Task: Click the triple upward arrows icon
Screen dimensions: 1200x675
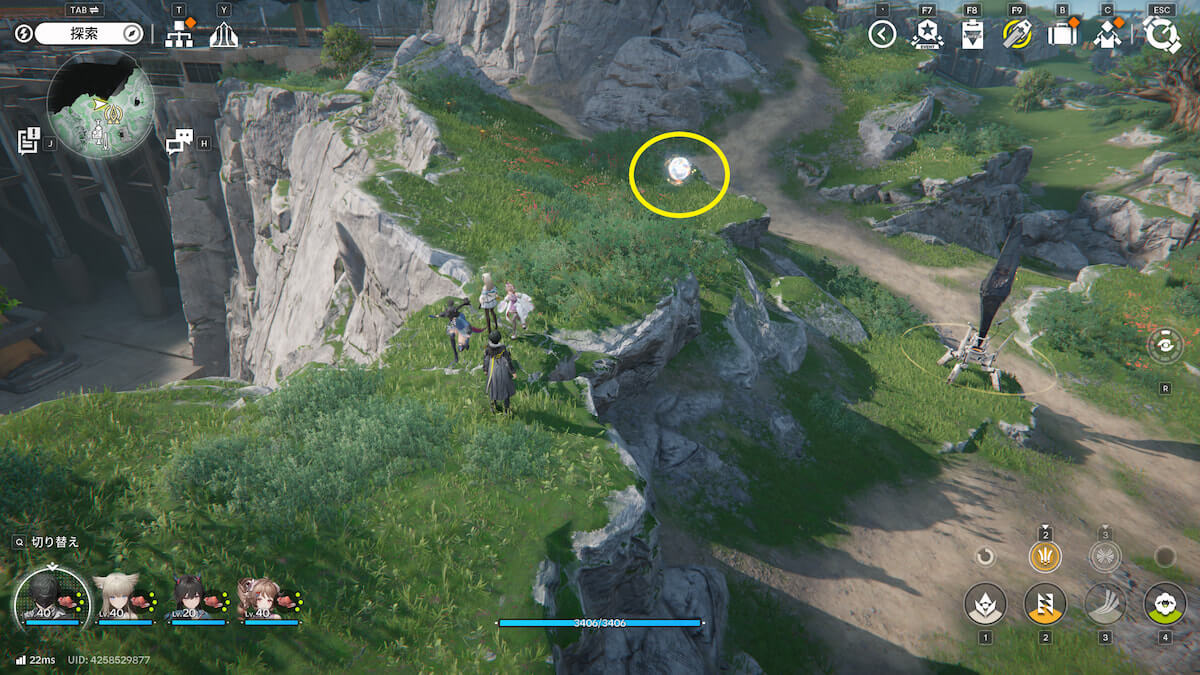Action: pos(224,35)
